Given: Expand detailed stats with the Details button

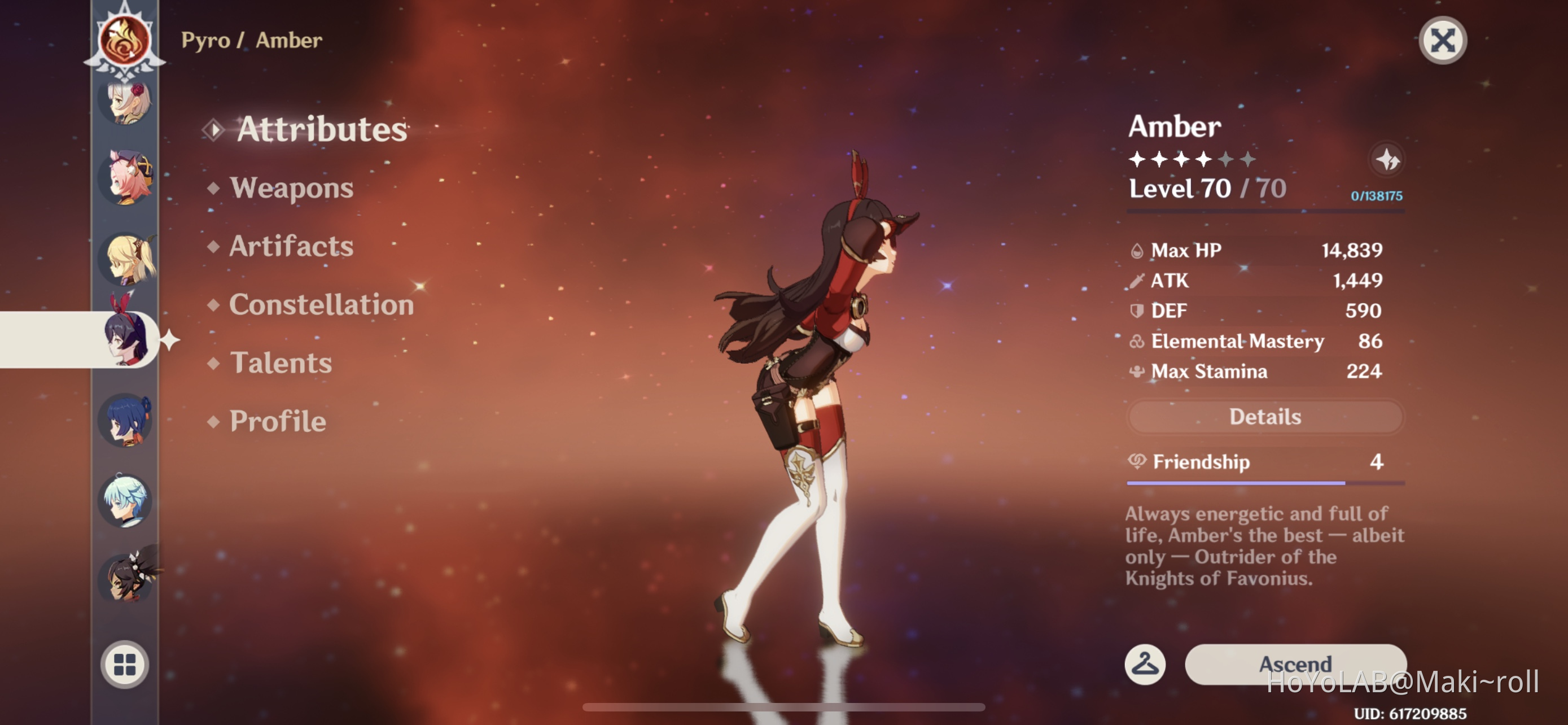Looking at the screenshot, I should coord(1265,416).
